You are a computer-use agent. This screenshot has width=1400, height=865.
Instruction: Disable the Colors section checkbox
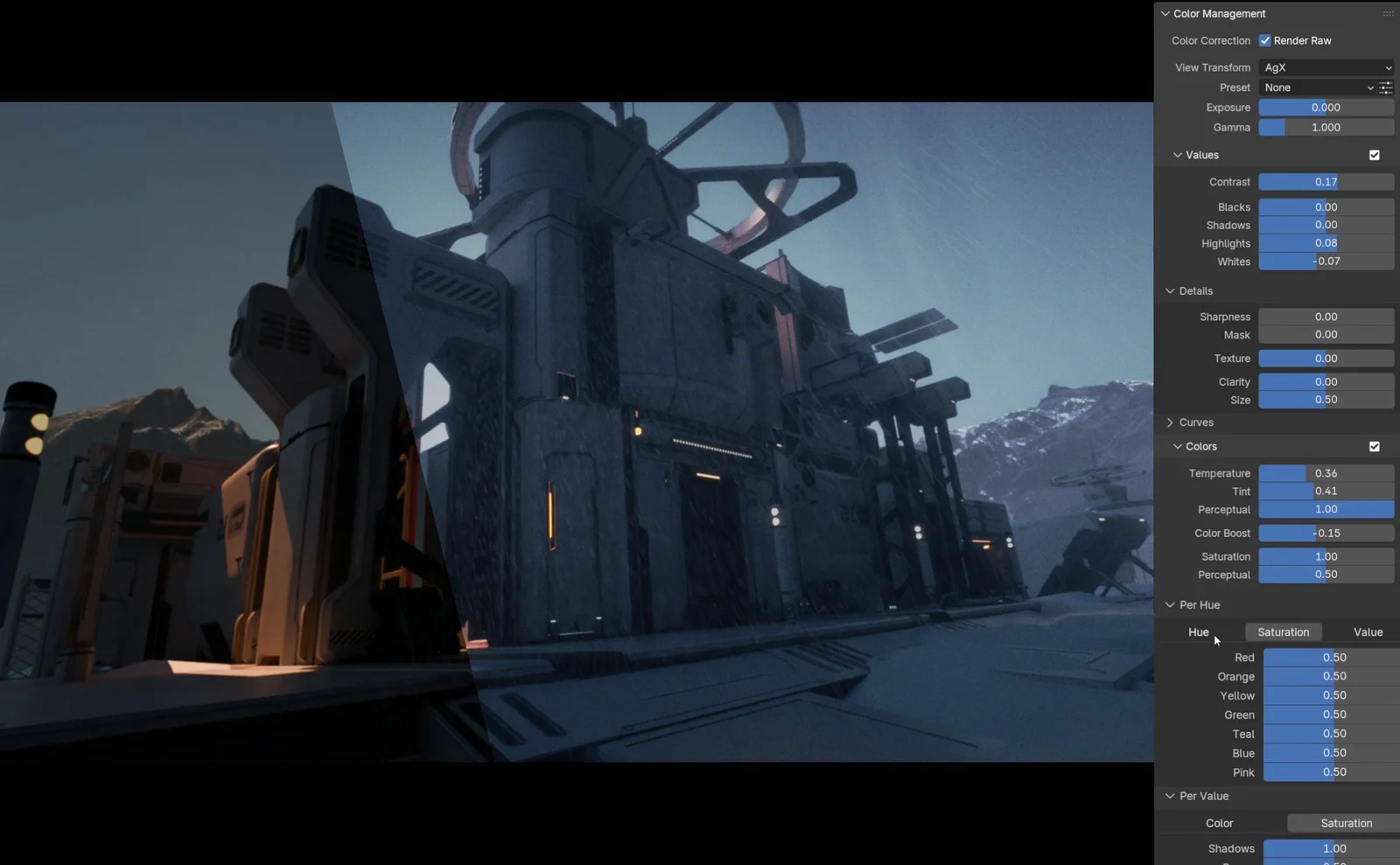coord(1375,446)
